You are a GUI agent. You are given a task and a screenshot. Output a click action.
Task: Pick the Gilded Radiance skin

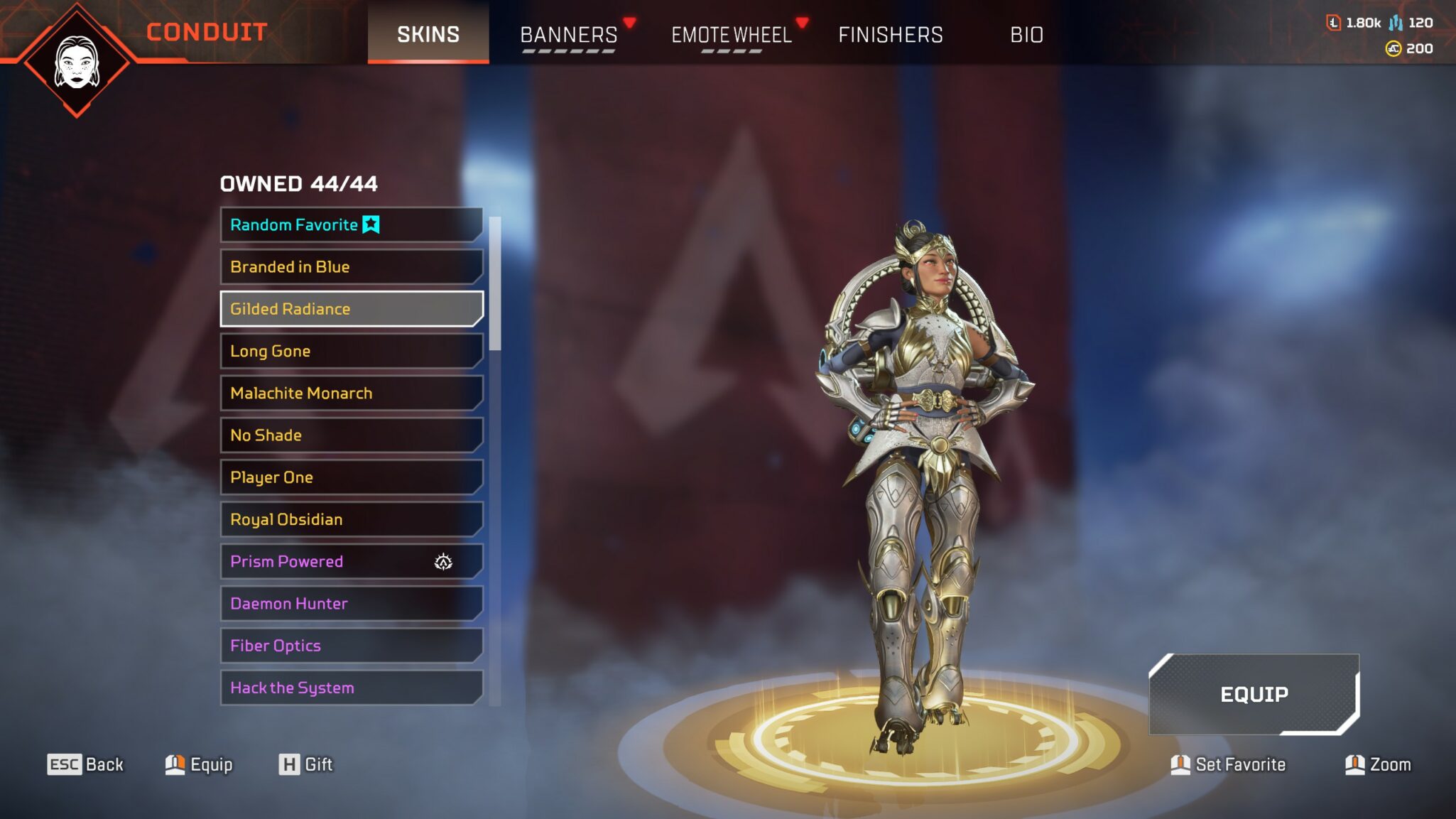point(352,309)
